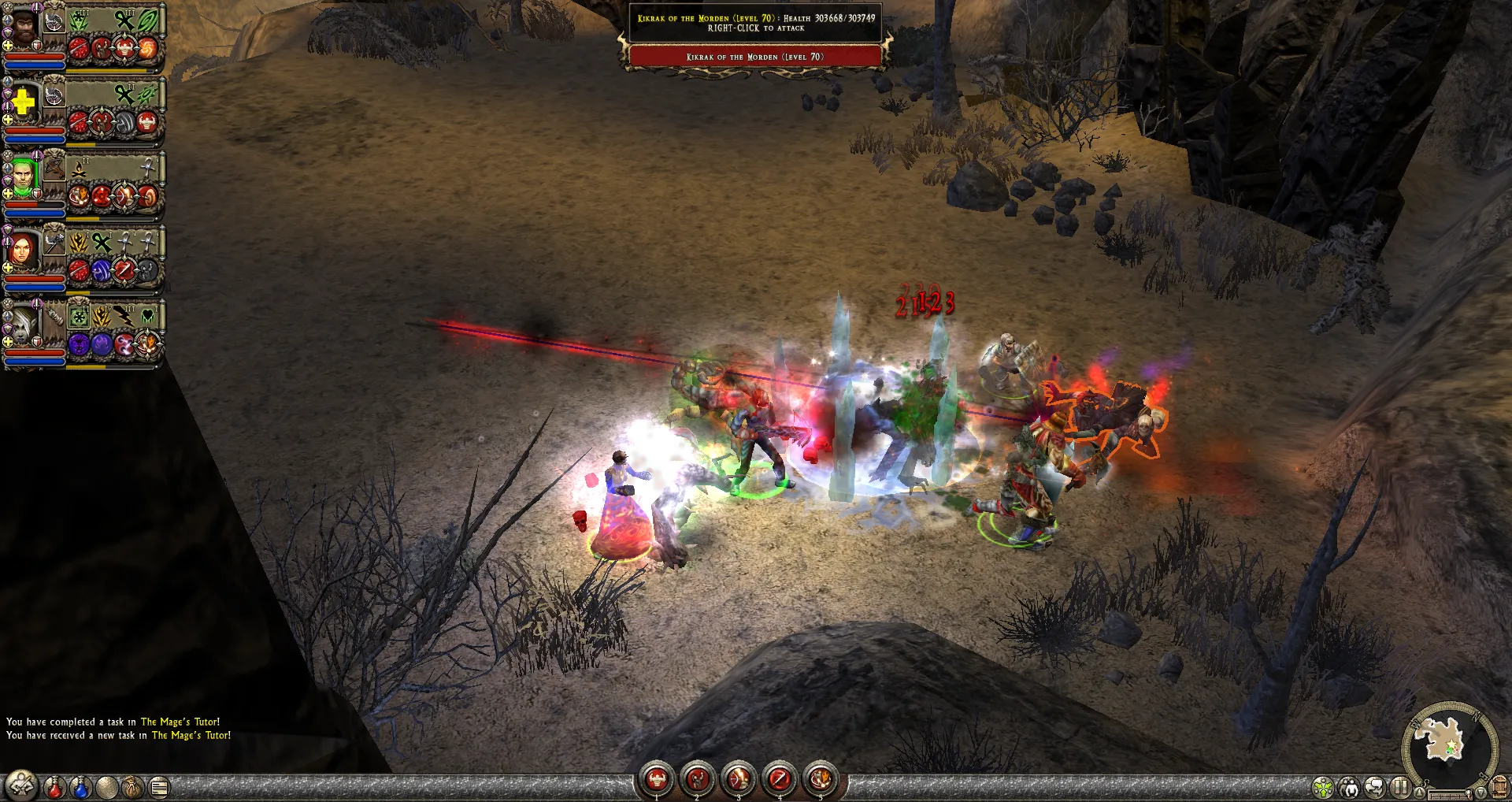Select the red-haired woman party portrait
Screen dimensions: 1512x802
22,250
